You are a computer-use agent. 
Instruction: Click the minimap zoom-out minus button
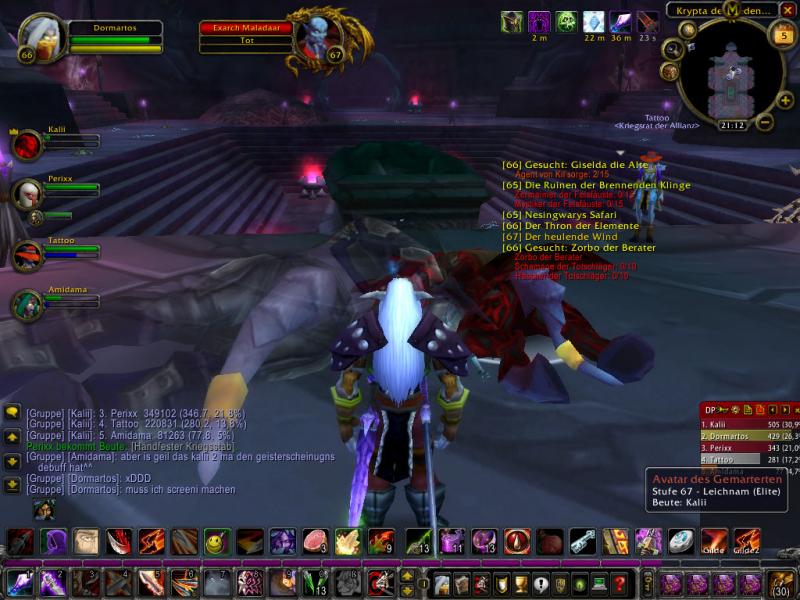762,123
